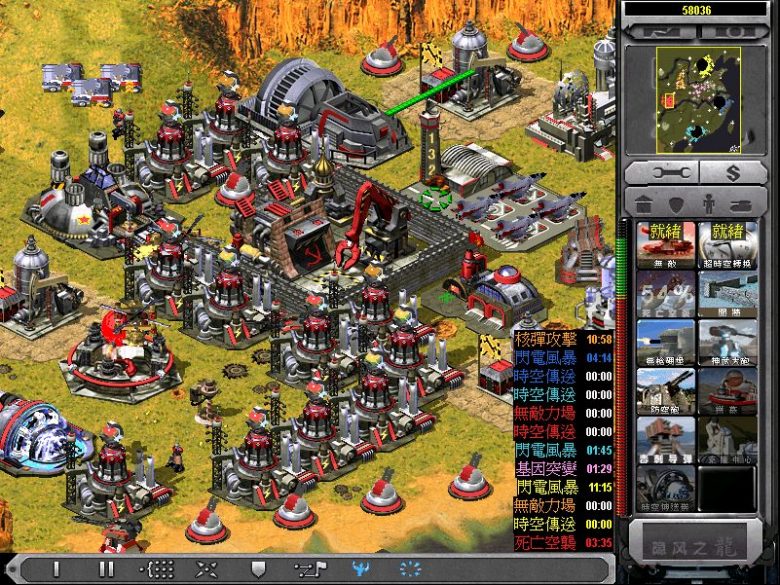Click the crossed-arrows scatter command button
This screenshot has width=780, height=585.
207,569
